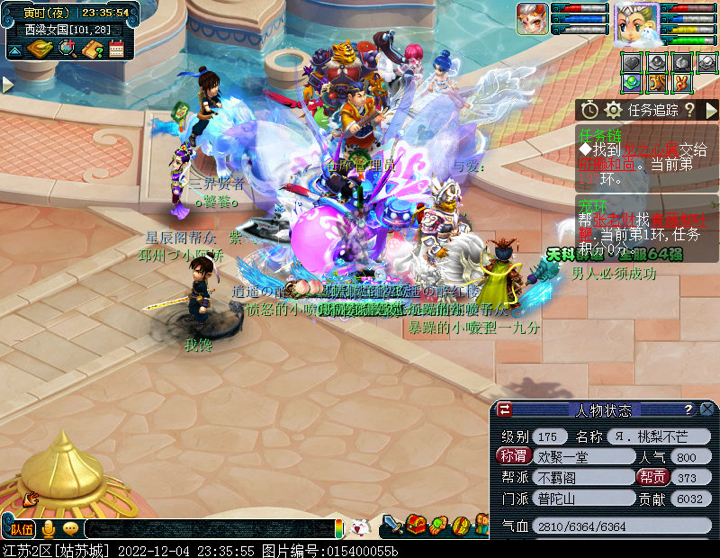Open the crossed swords attack icon

tap(393, 525)
